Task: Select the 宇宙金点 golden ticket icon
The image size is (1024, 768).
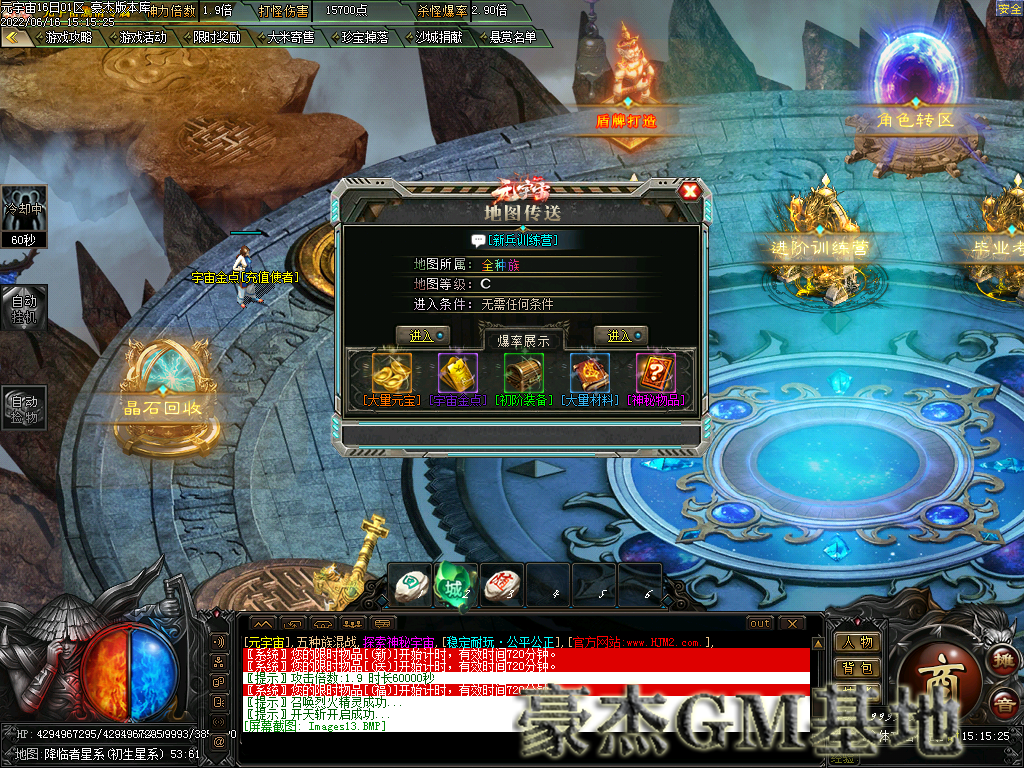Action: click(458, 373)
